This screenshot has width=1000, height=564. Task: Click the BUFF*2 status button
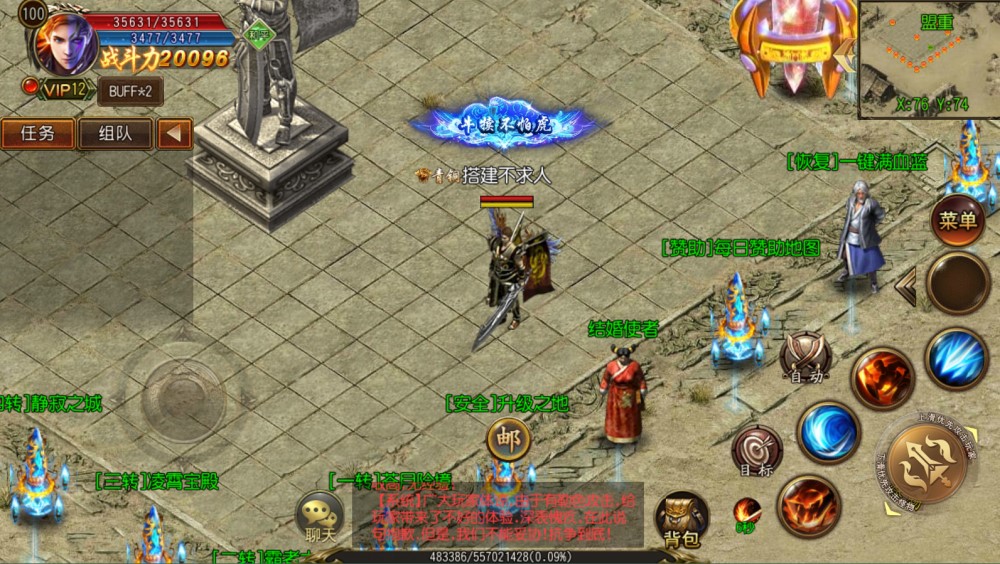(130, 91)
